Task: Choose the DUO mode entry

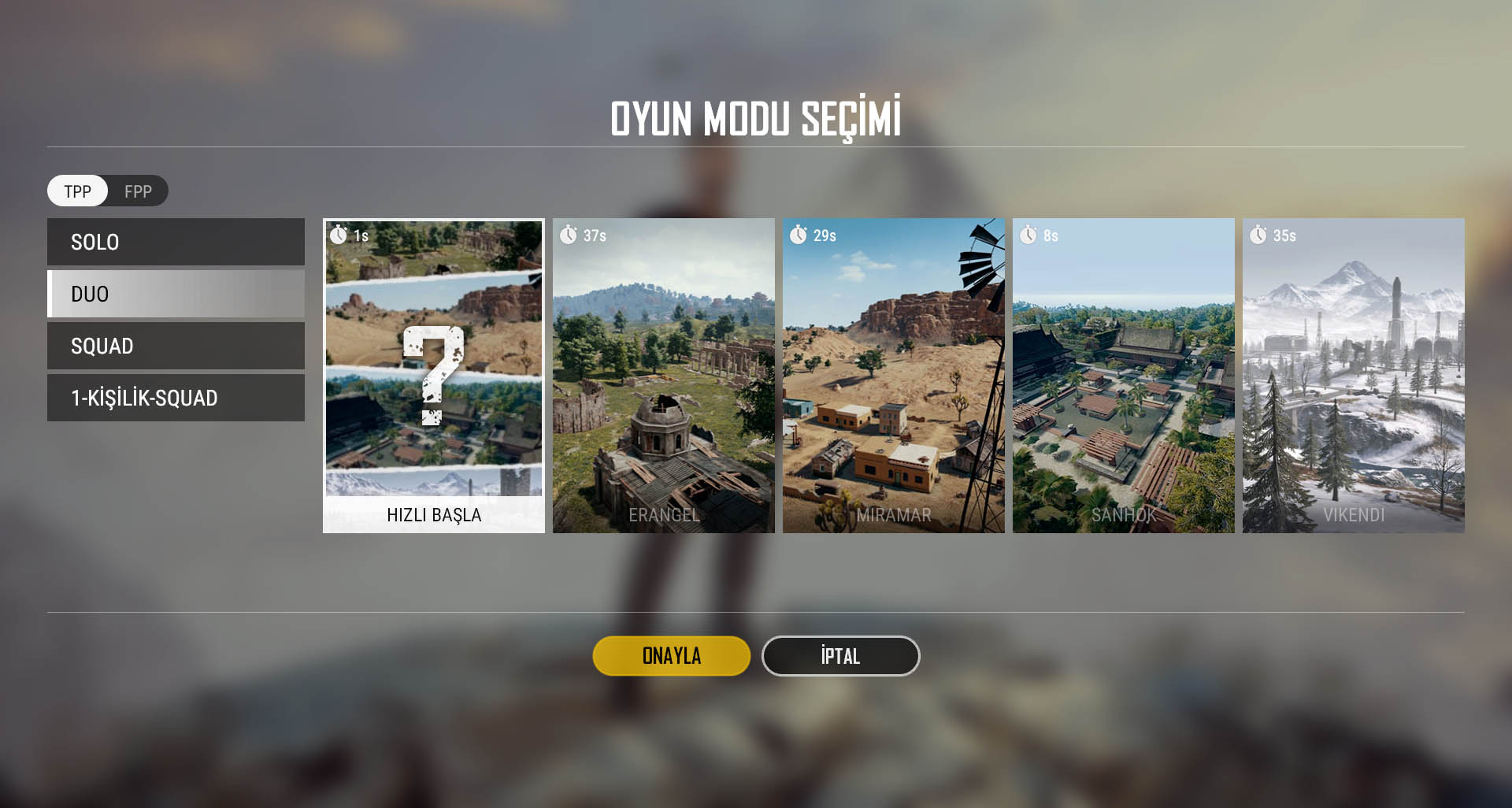Action: 176,294
